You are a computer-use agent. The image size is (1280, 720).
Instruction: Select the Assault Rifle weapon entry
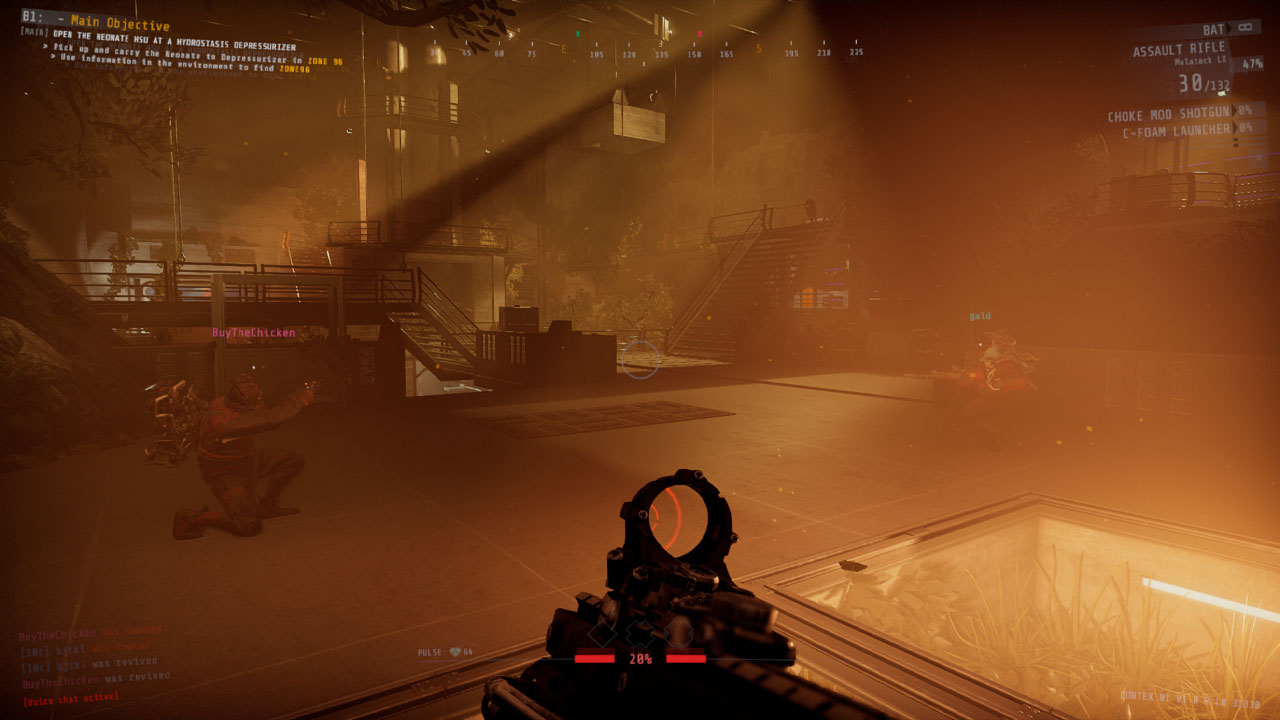[1180, 50]
